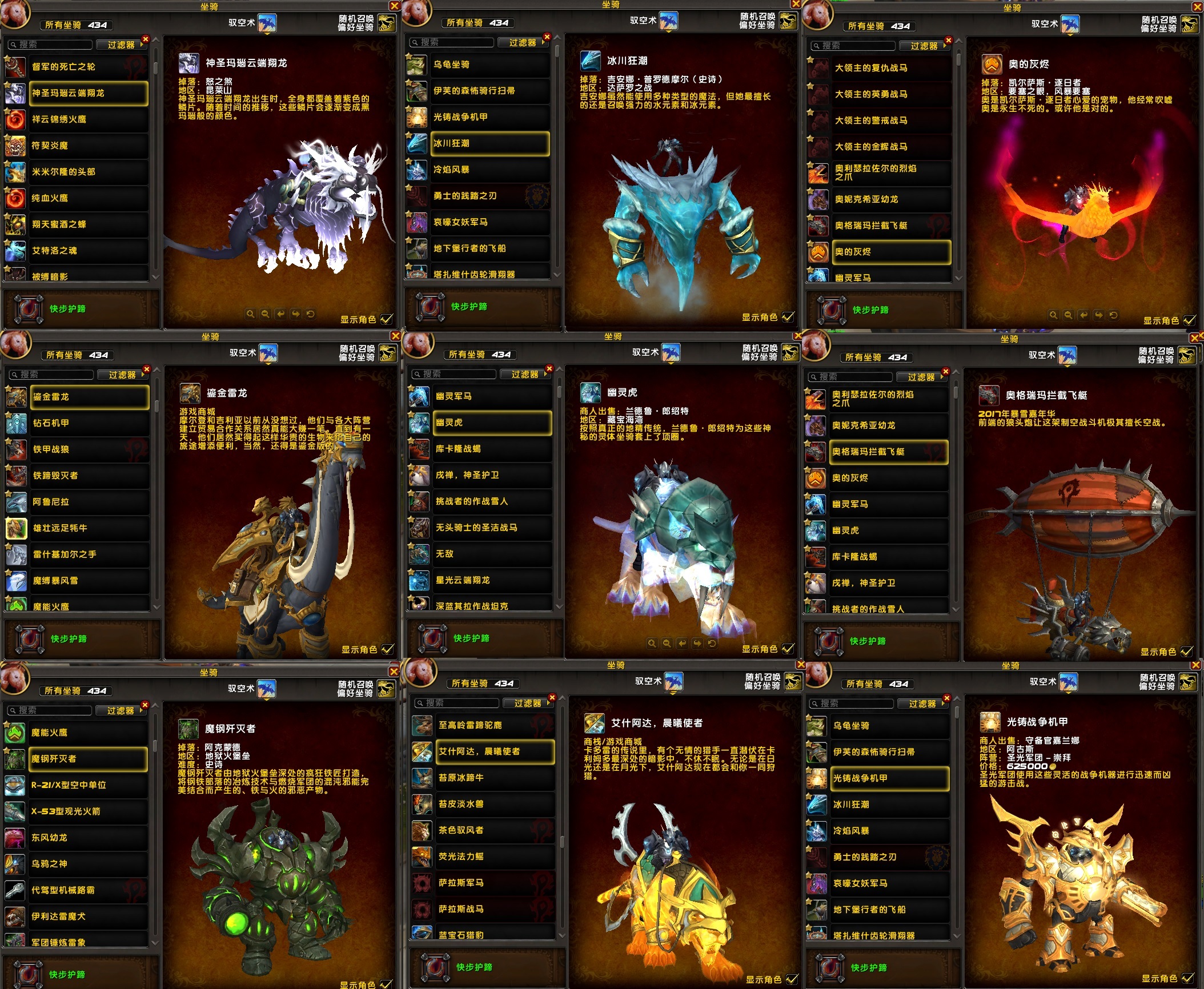Select 乌鸦之神 in the mount list
The height and width of the screenshot is (989, 1204).
tap(89, 864)
